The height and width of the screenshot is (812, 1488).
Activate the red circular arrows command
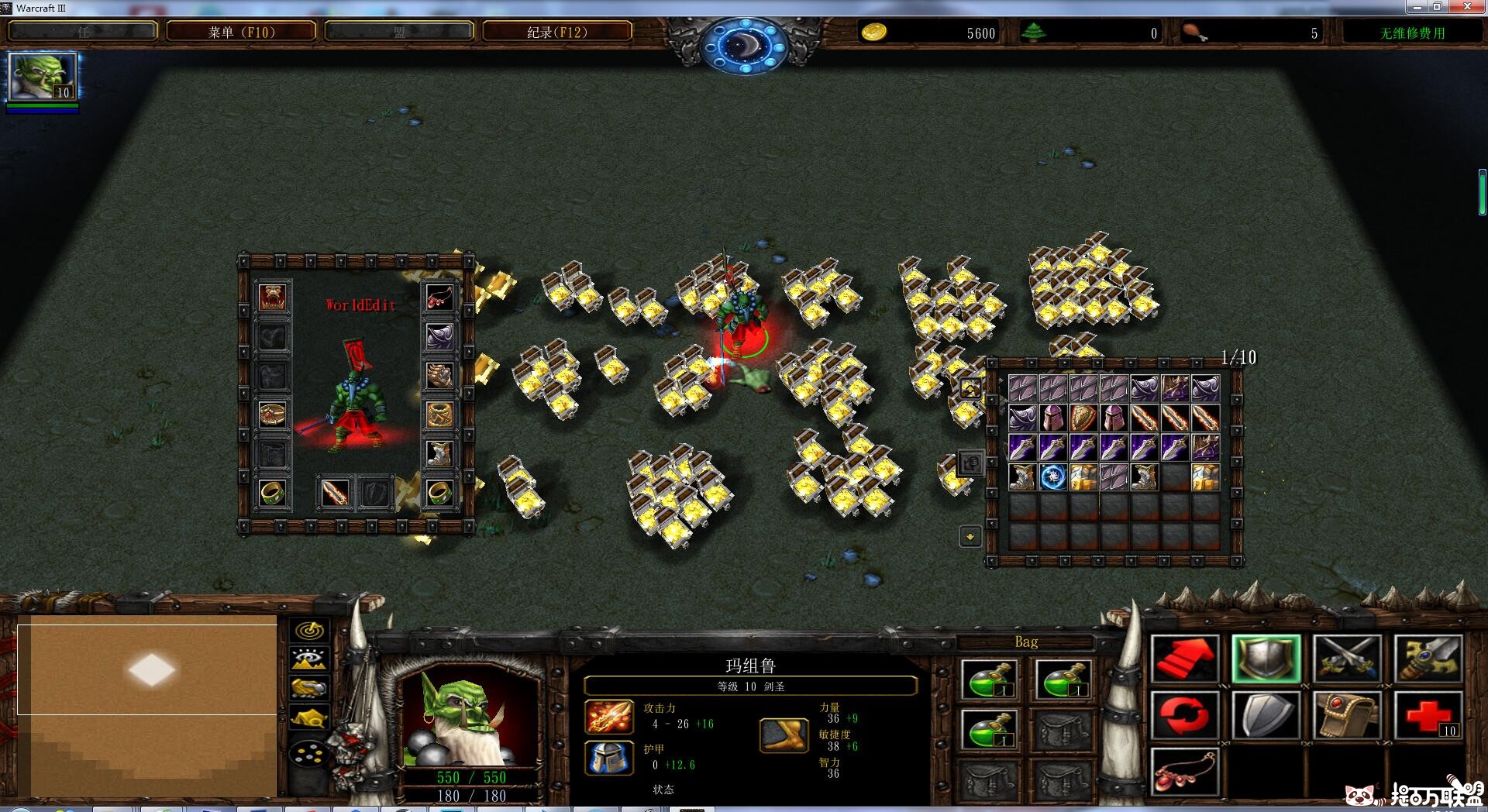point(1184,714)
